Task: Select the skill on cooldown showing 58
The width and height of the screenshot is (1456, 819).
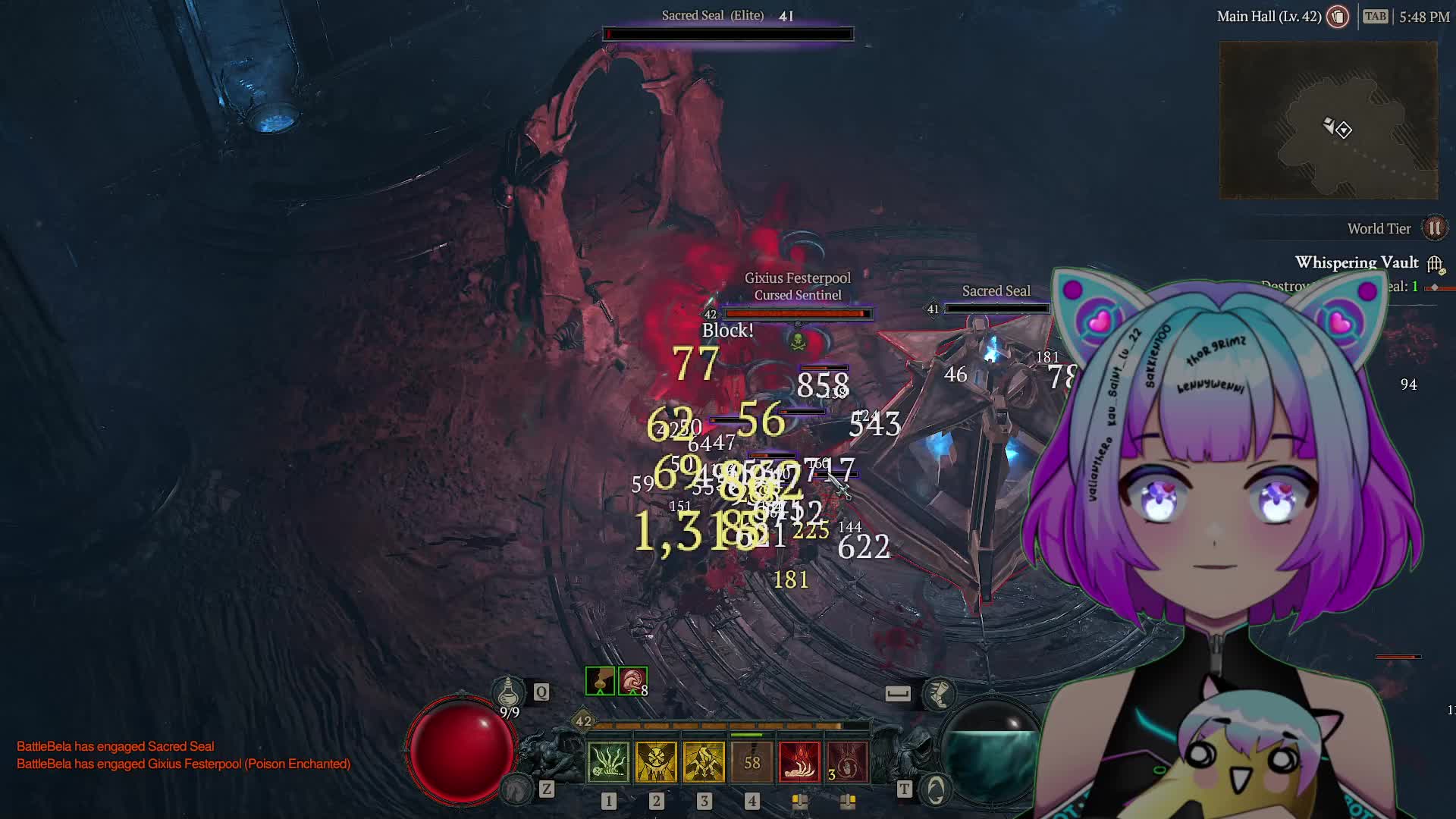Action: [x=752, y=761]
